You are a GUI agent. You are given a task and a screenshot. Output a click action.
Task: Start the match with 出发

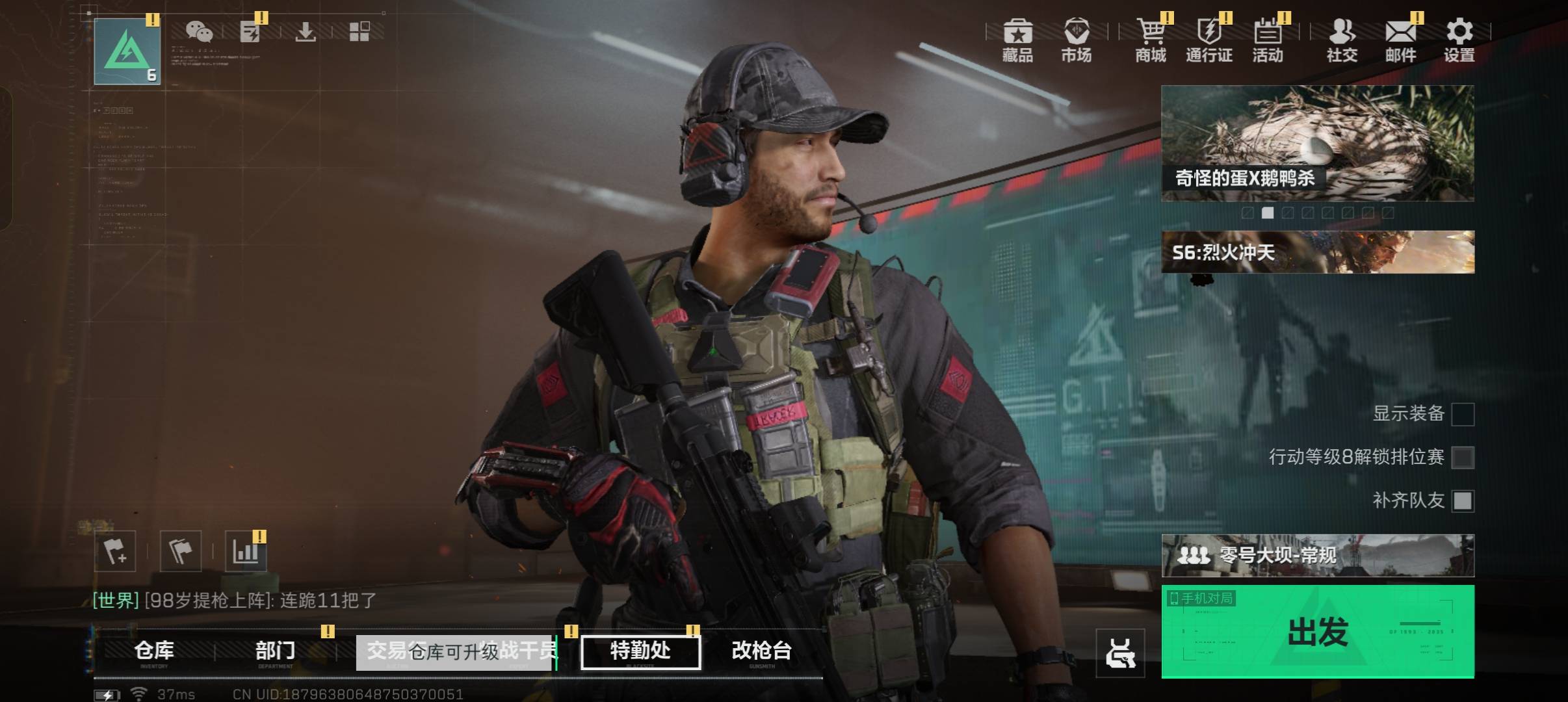pyautogui.click(x=1317, y=632)
